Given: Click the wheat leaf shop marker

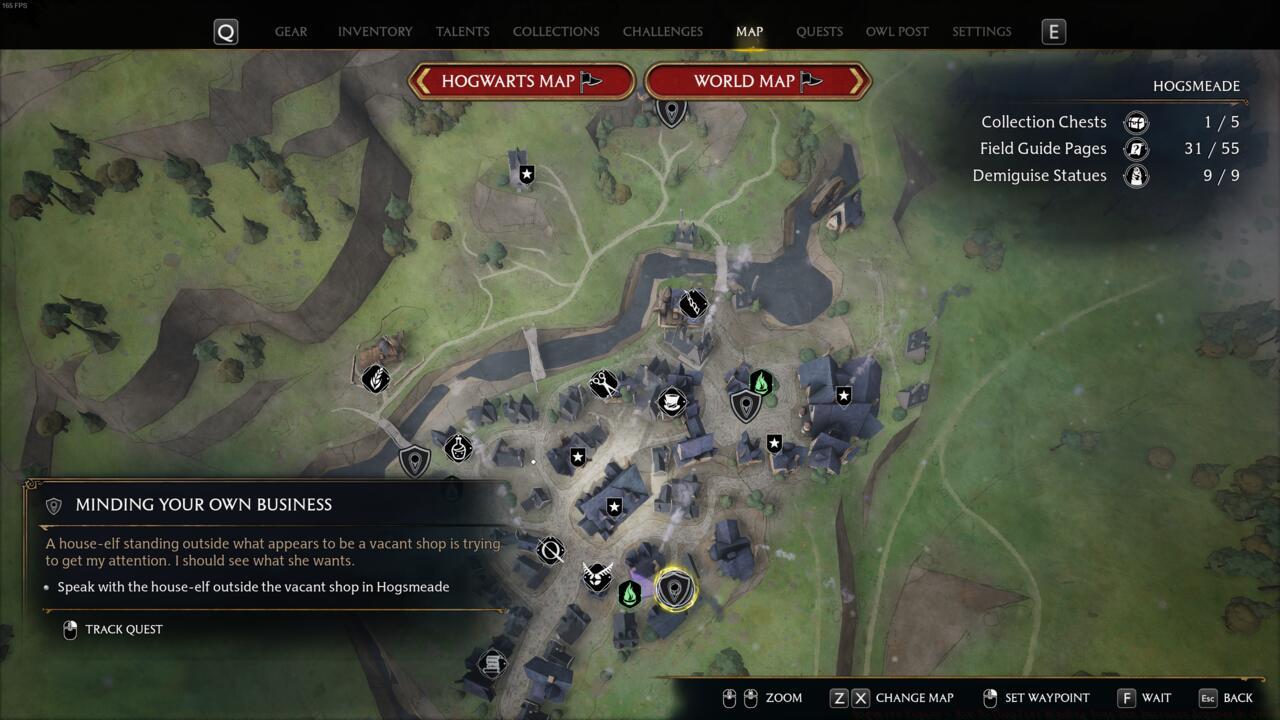Looking at the screenshot, I should [x=375, y=378].
